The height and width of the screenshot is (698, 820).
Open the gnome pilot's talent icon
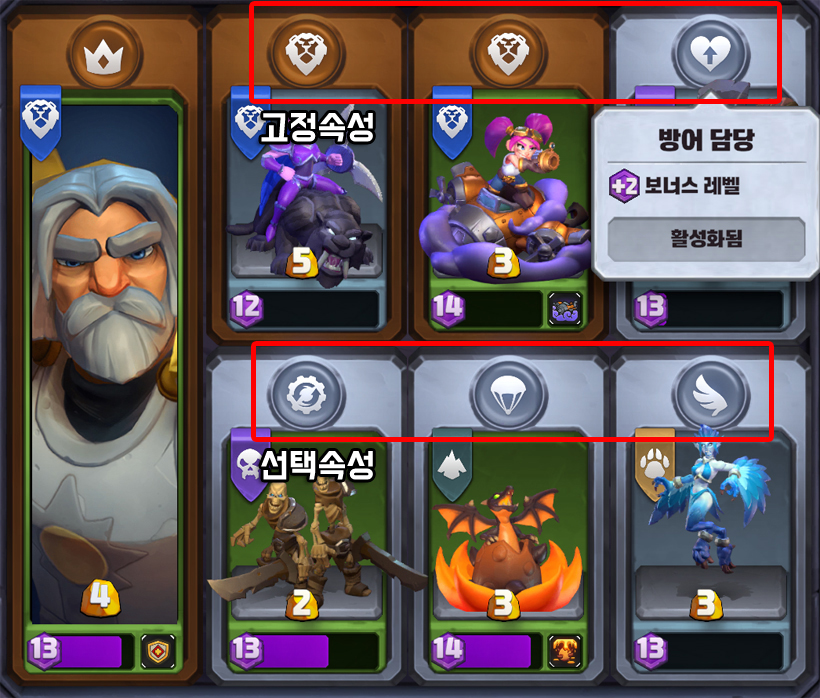563,308
